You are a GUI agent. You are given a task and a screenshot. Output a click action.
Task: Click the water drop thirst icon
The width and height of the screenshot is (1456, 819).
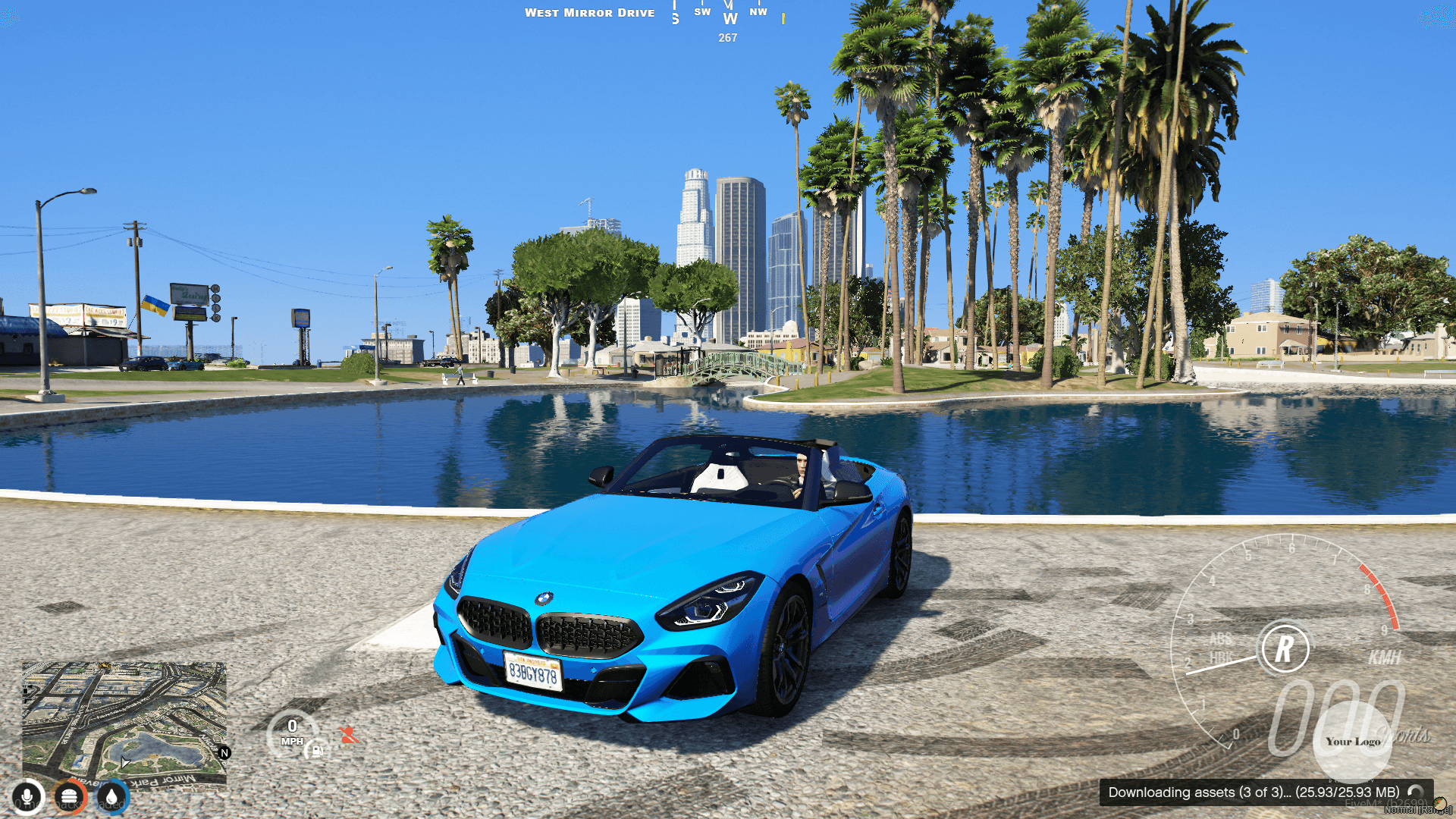pos(111,796)
